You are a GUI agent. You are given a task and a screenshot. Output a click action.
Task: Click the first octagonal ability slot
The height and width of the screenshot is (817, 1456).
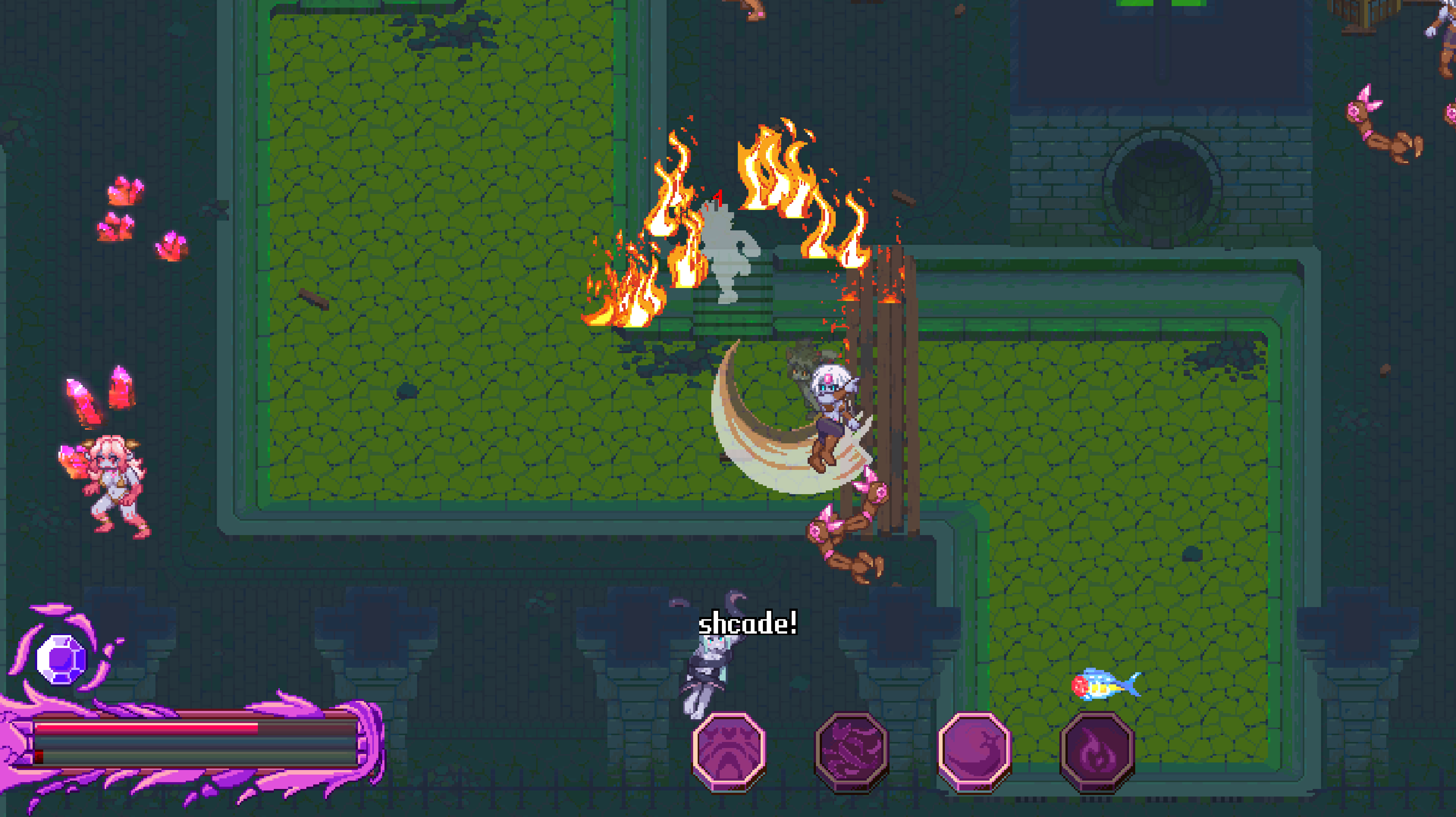coord(729,750)
